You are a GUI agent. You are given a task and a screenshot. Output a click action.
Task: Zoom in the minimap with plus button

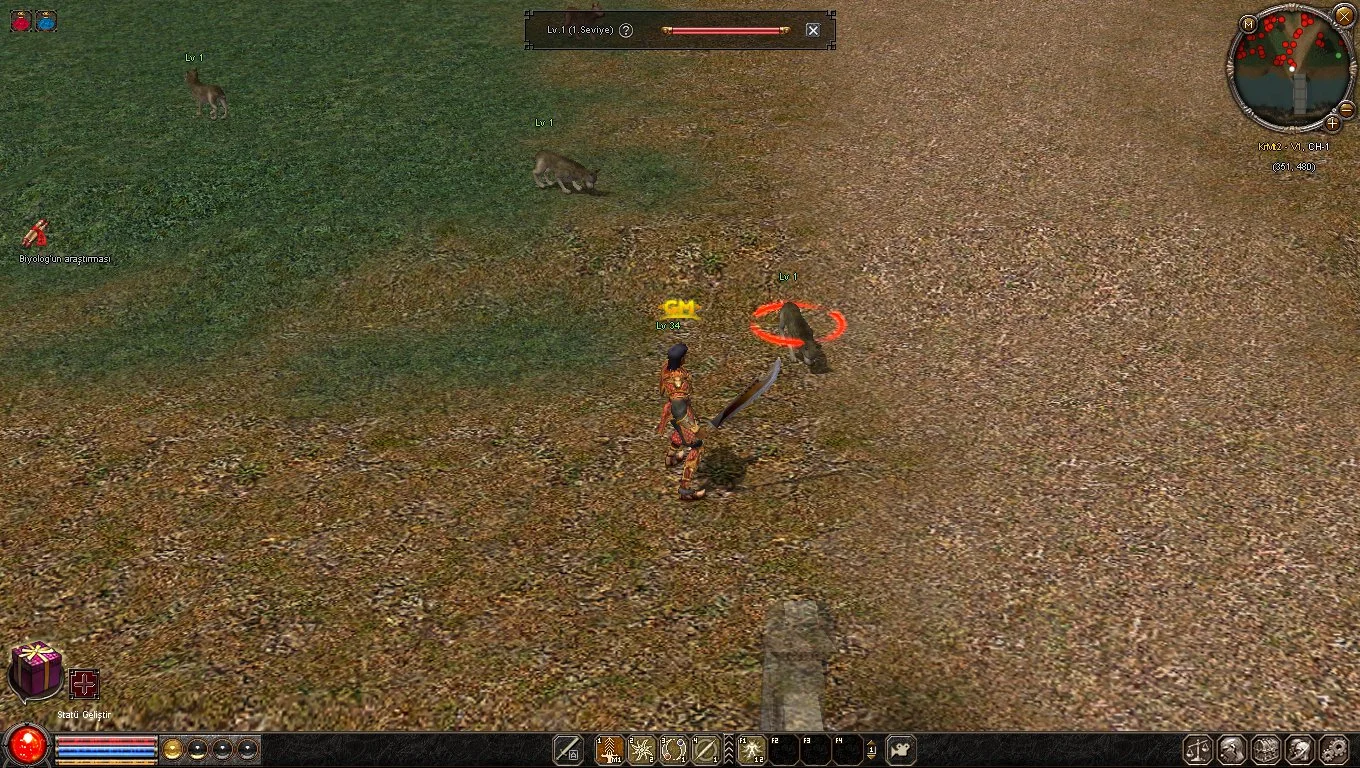click(1333, 123)
